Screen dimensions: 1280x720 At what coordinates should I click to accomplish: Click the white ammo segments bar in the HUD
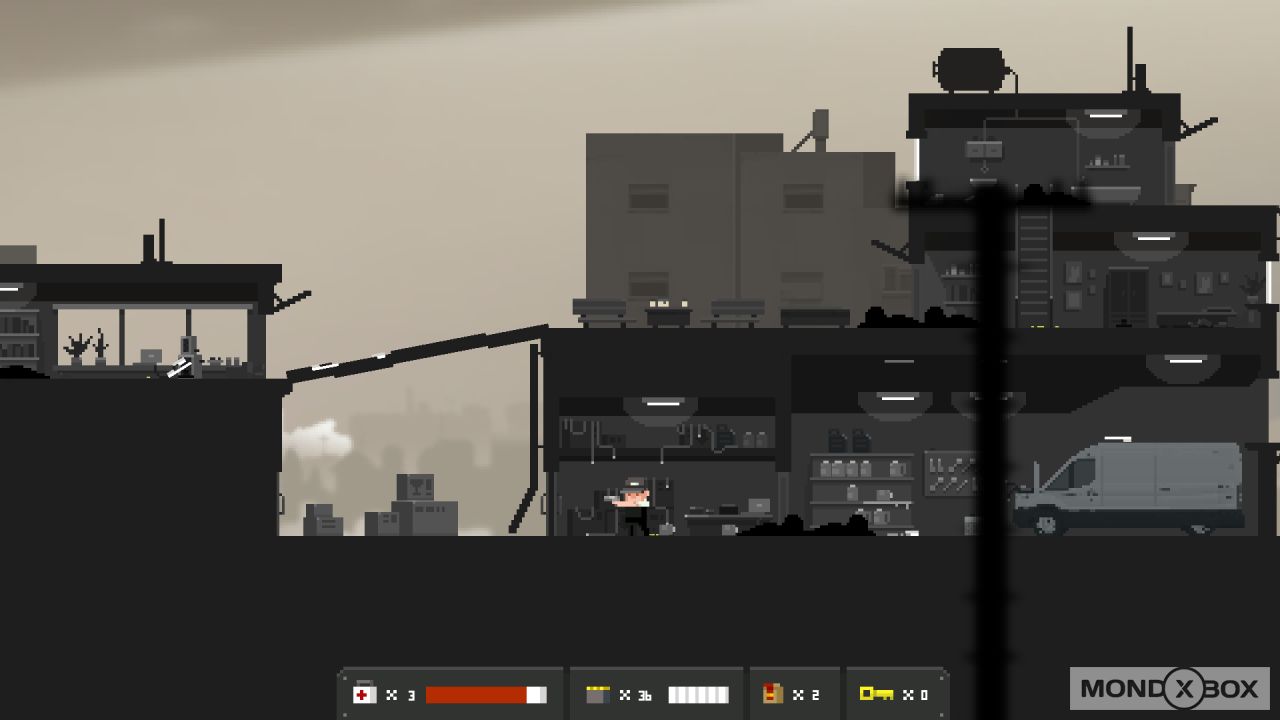click(x=697, y=693)
